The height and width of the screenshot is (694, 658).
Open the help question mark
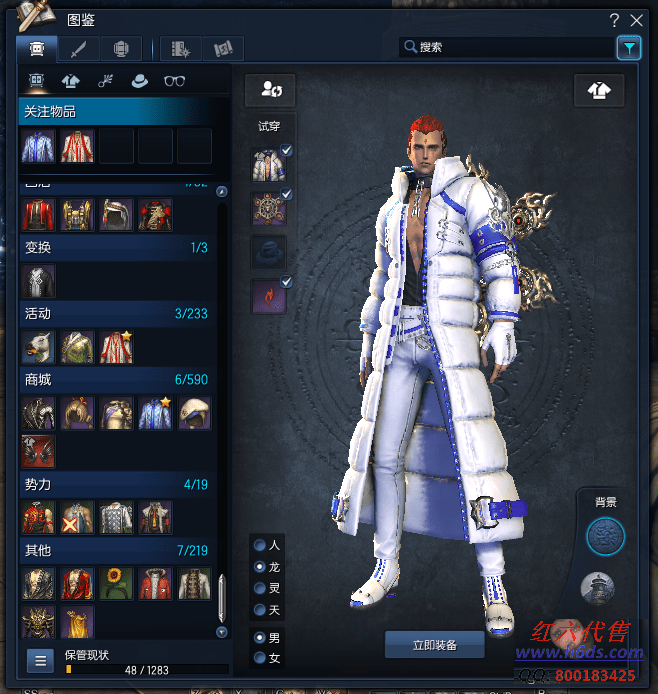(614, 19)
